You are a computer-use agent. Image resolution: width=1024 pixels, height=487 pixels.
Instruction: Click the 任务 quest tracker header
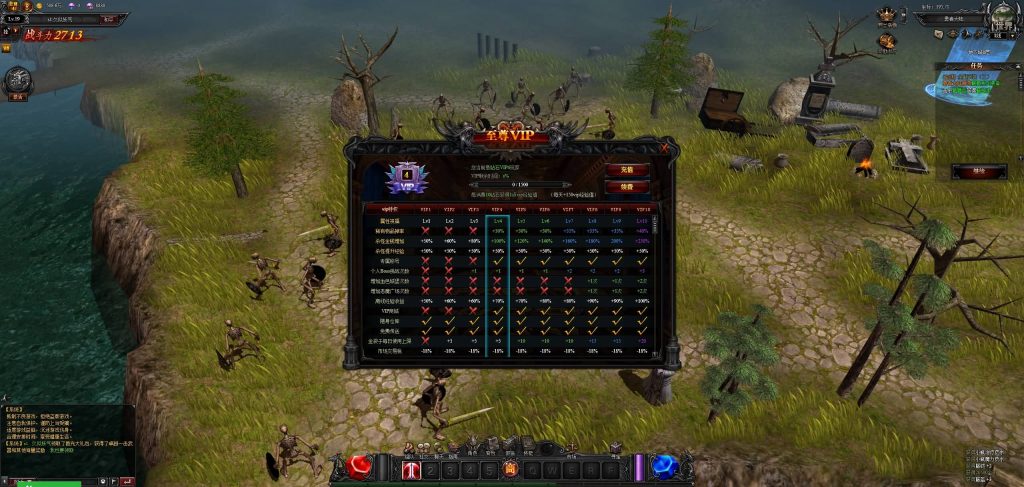978,65
